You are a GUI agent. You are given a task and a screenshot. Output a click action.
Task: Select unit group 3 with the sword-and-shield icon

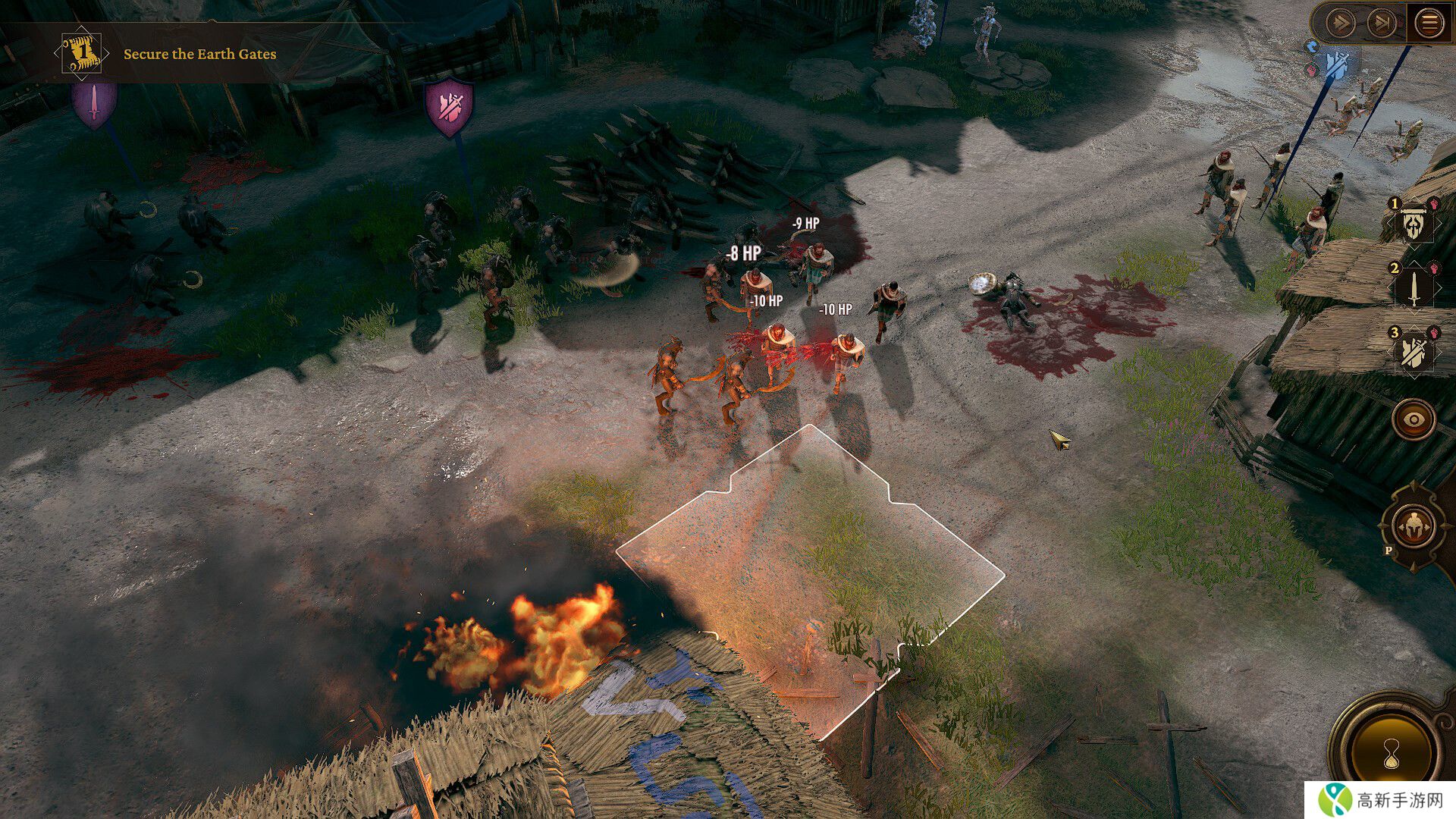(1414, 353)
